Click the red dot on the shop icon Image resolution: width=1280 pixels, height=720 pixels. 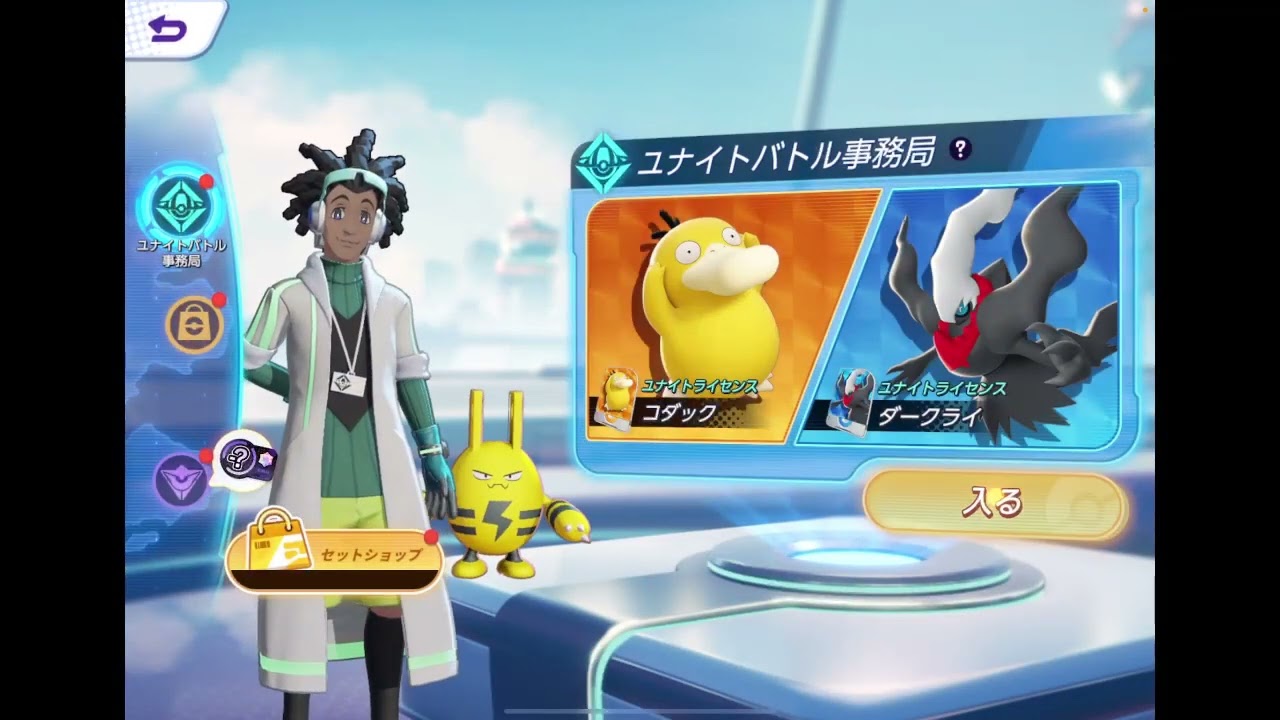coord(218,302)
